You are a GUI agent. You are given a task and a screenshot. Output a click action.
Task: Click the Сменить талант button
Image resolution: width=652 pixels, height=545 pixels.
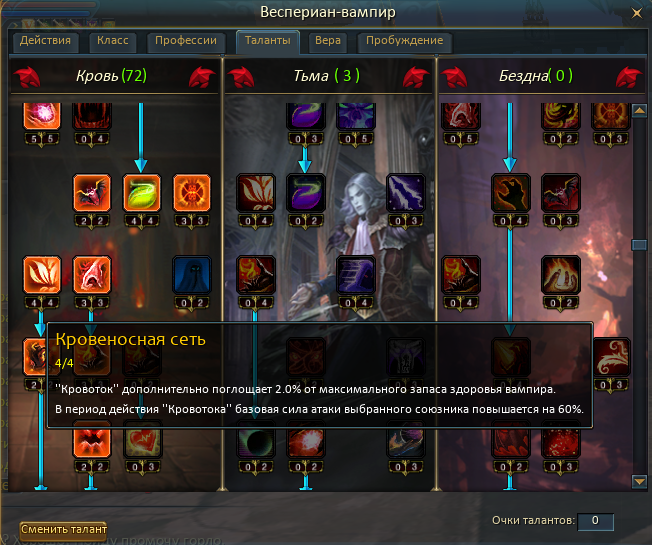point(63,528)
